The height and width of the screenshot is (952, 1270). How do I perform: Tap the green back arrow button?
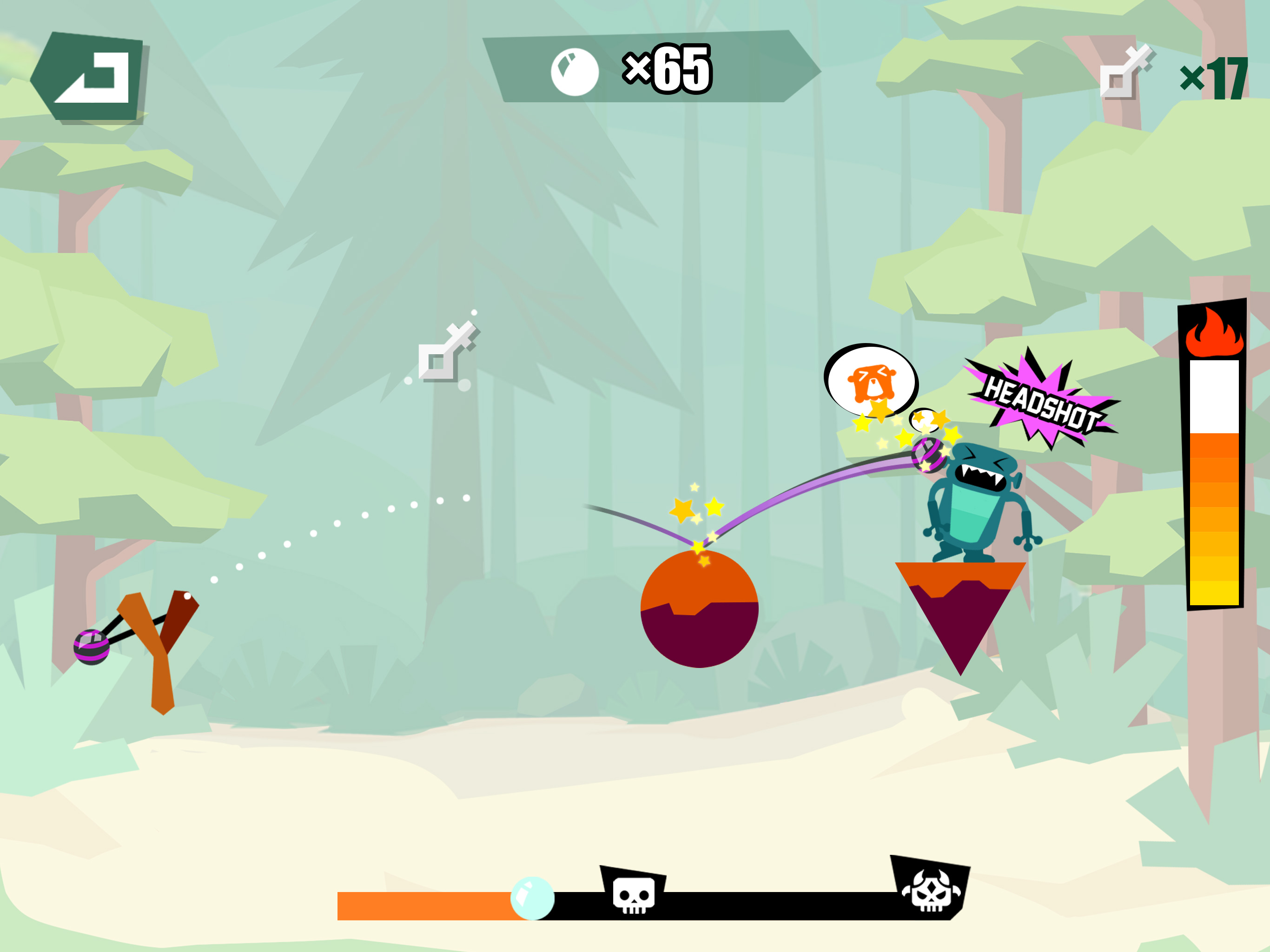click(89, 77)
